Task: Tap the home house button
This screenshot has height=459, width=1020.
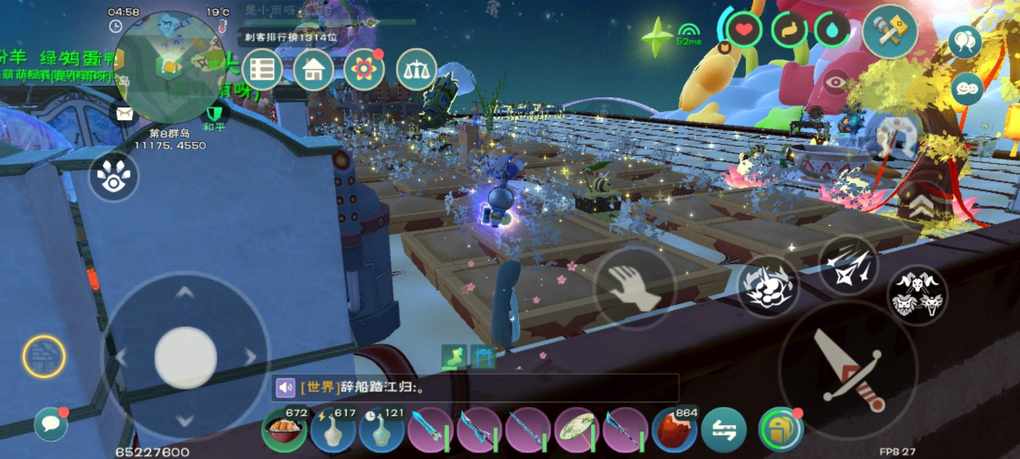Action: (x=314, y=69)
